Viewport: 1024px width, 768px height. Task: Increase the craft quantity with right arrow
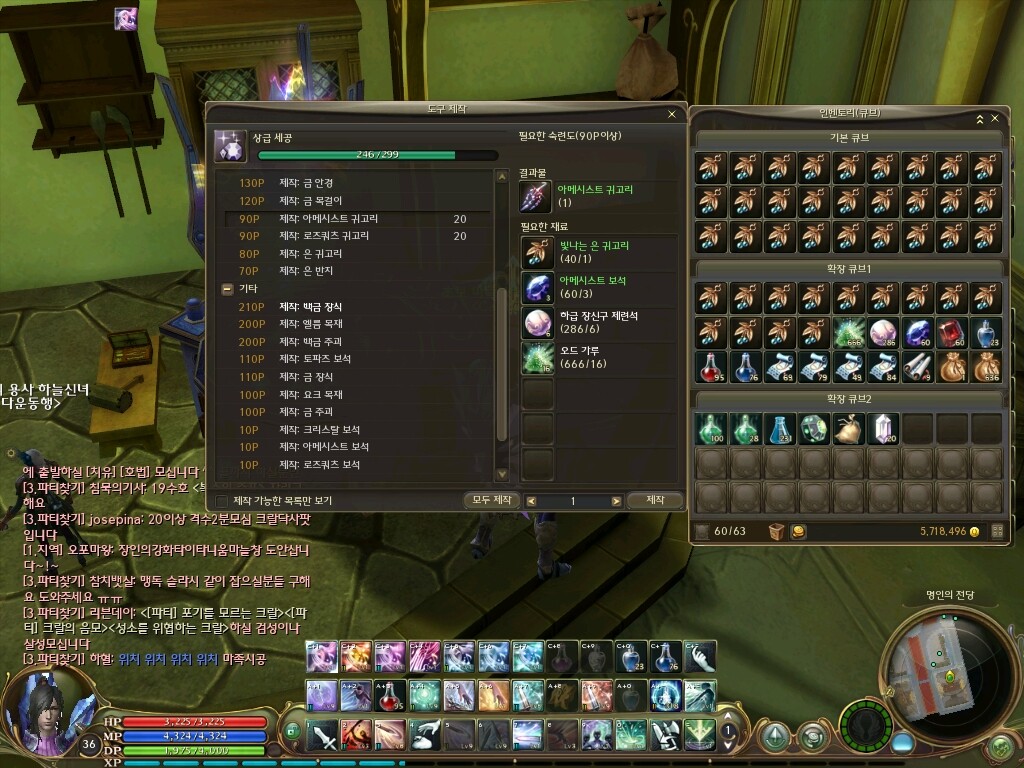616,501
